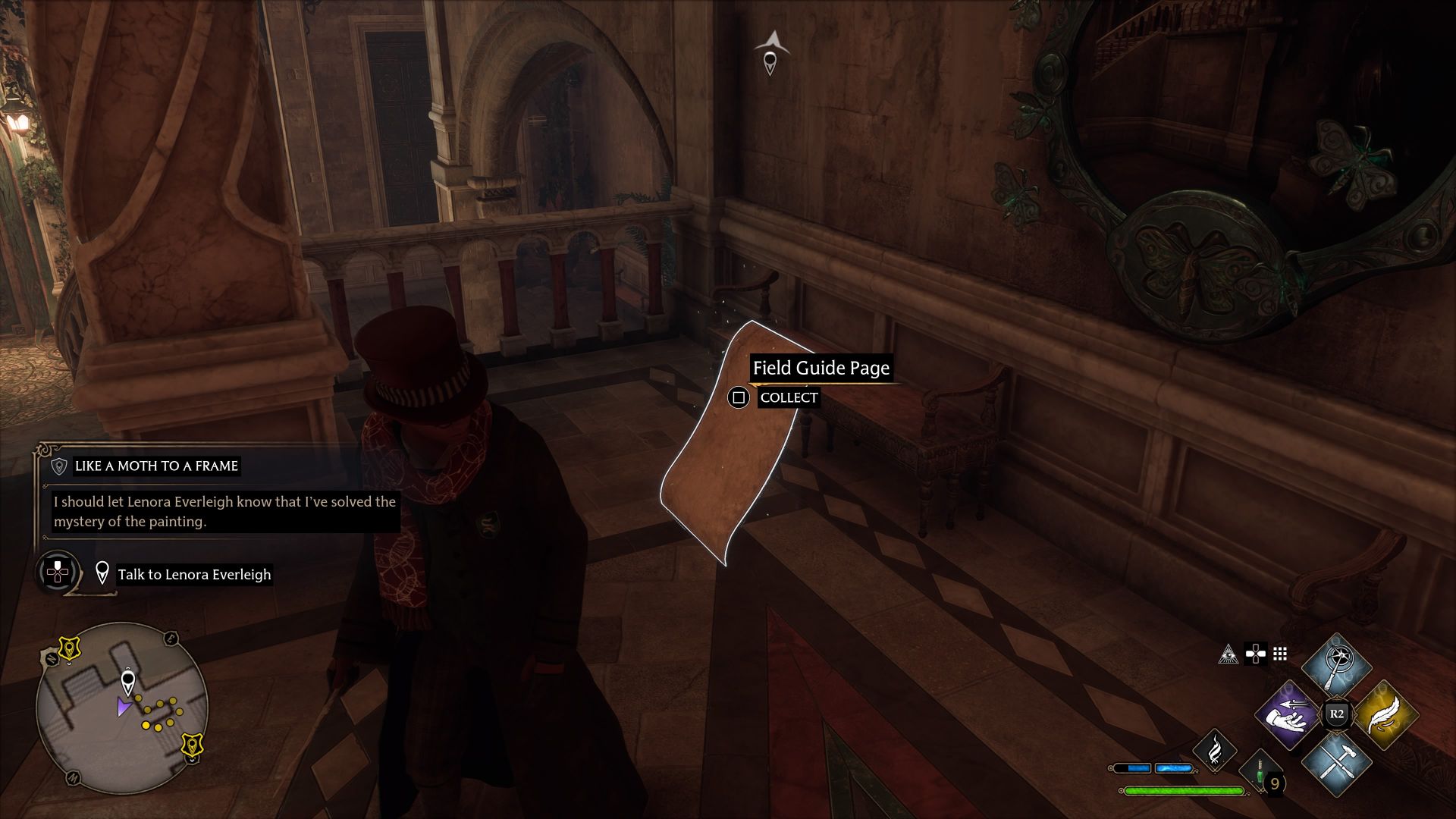This screenshot has height=819, width=1456.
Task: Expand the quest objective marker above the wall
Action: 770,61
